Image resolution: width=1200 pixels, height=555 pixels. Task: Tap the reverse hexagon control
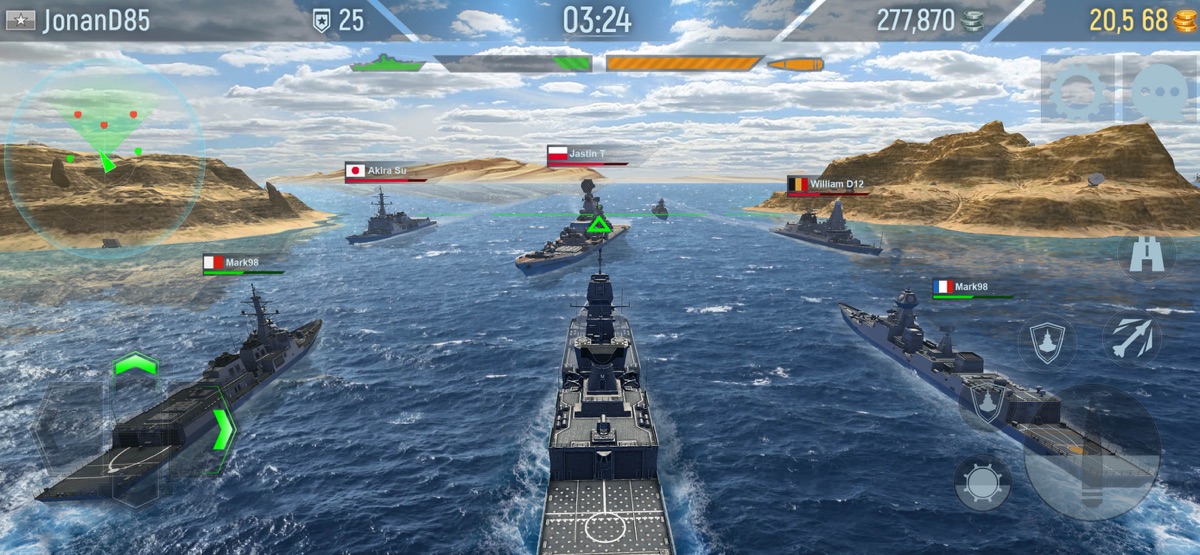pyautogui.click(x=136, y=480)
